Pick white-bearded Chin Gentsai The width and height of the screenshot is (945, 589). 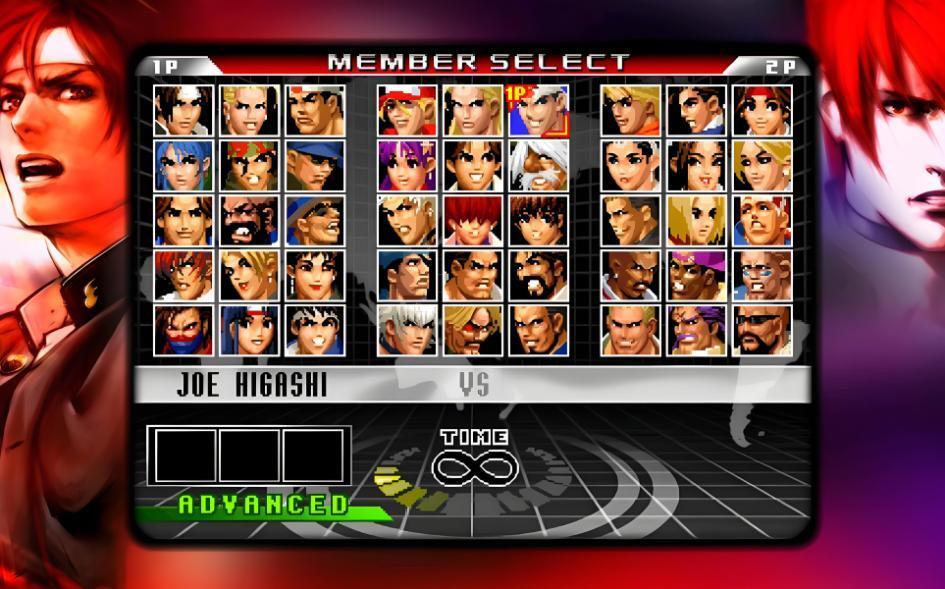click(x=538, y=165)
